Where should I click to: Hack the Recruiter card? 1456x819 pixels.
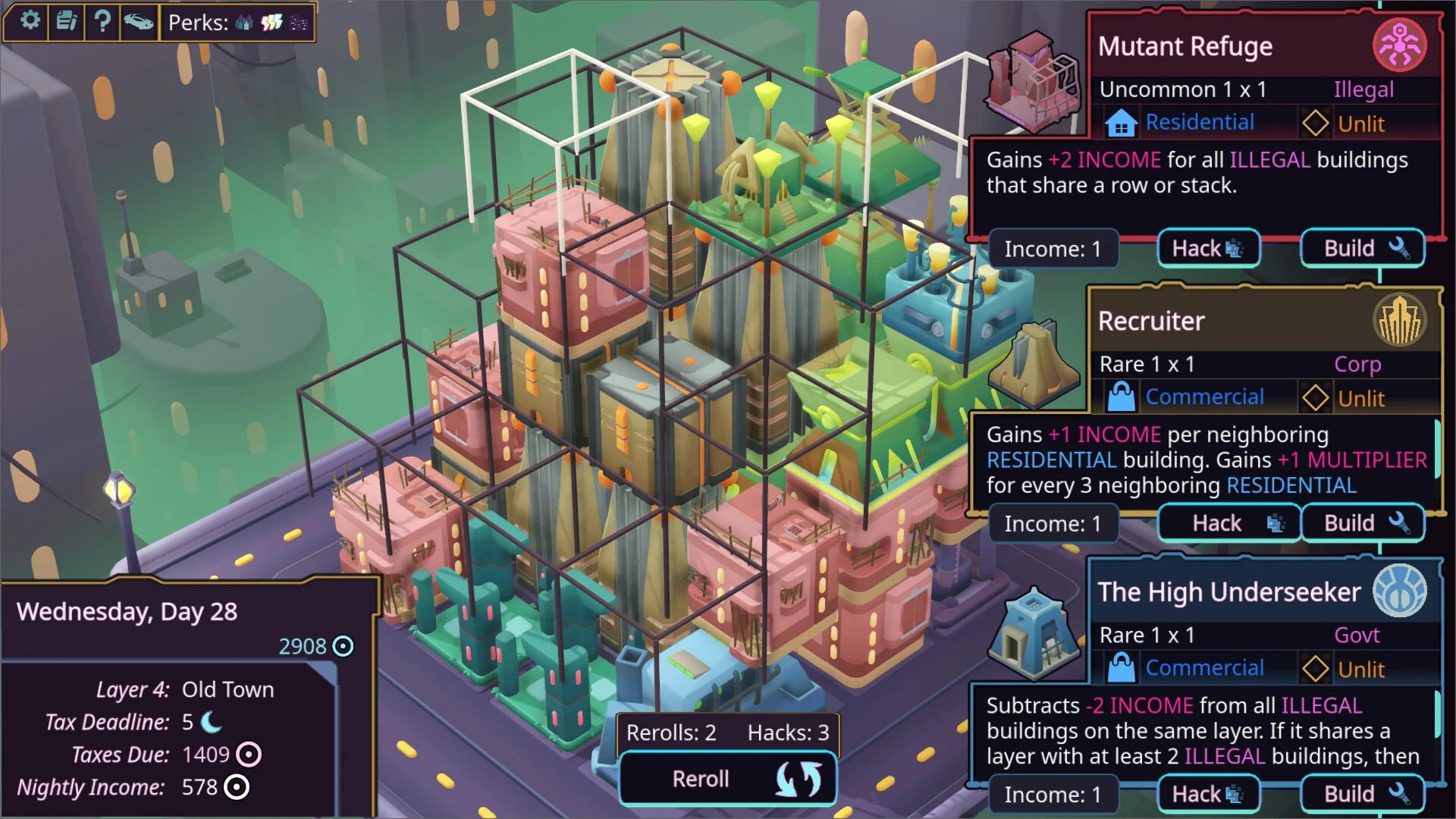click(1229, 523)
